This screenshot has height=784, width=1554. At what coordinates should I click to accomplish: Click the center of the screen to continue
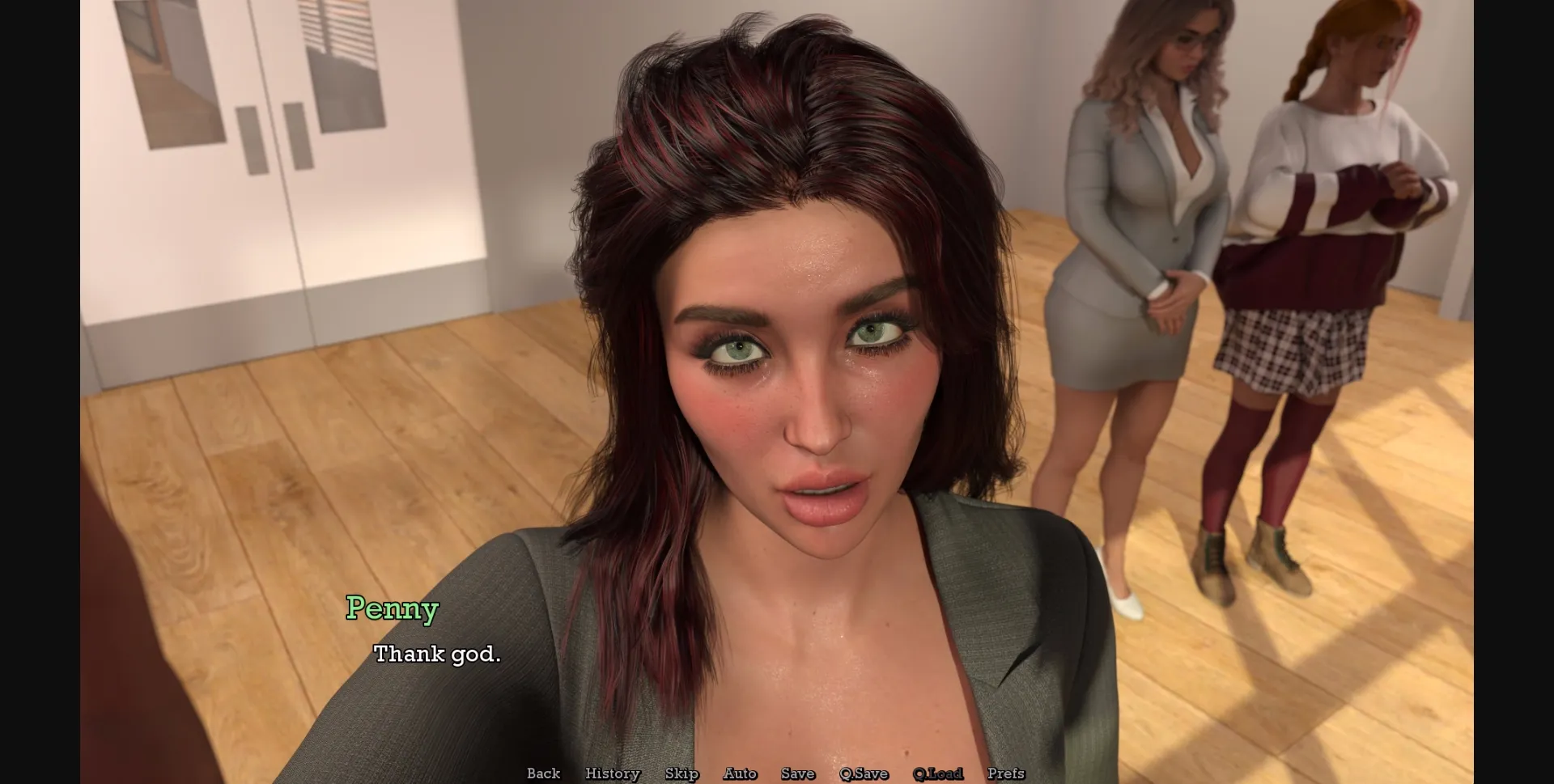click(777, 392)
